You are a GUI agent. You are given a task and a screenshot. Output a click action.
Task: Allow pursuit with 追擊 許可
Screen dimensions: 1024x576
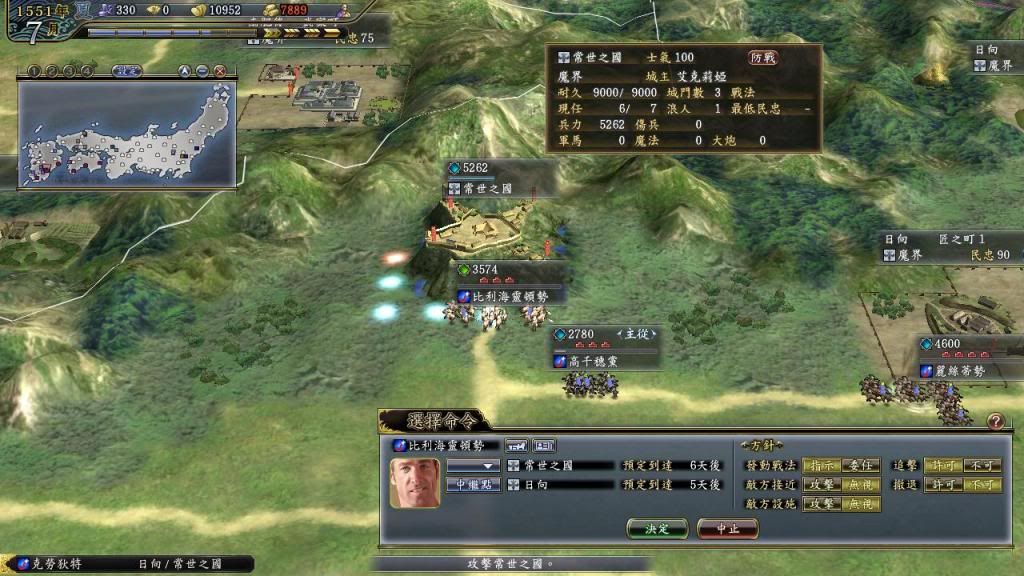click(x=940, y=466)
